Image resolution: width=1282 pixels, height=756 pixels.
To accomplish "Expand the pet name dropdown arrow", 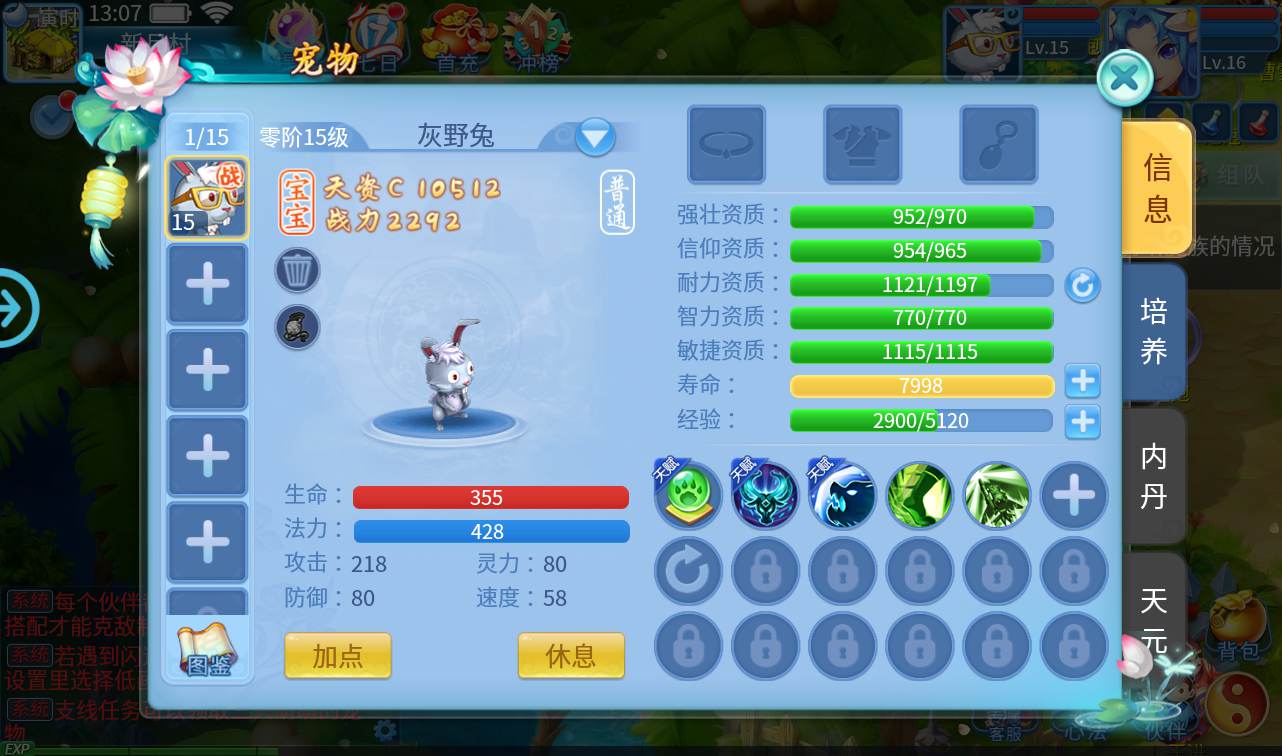I will click(595, 136).
